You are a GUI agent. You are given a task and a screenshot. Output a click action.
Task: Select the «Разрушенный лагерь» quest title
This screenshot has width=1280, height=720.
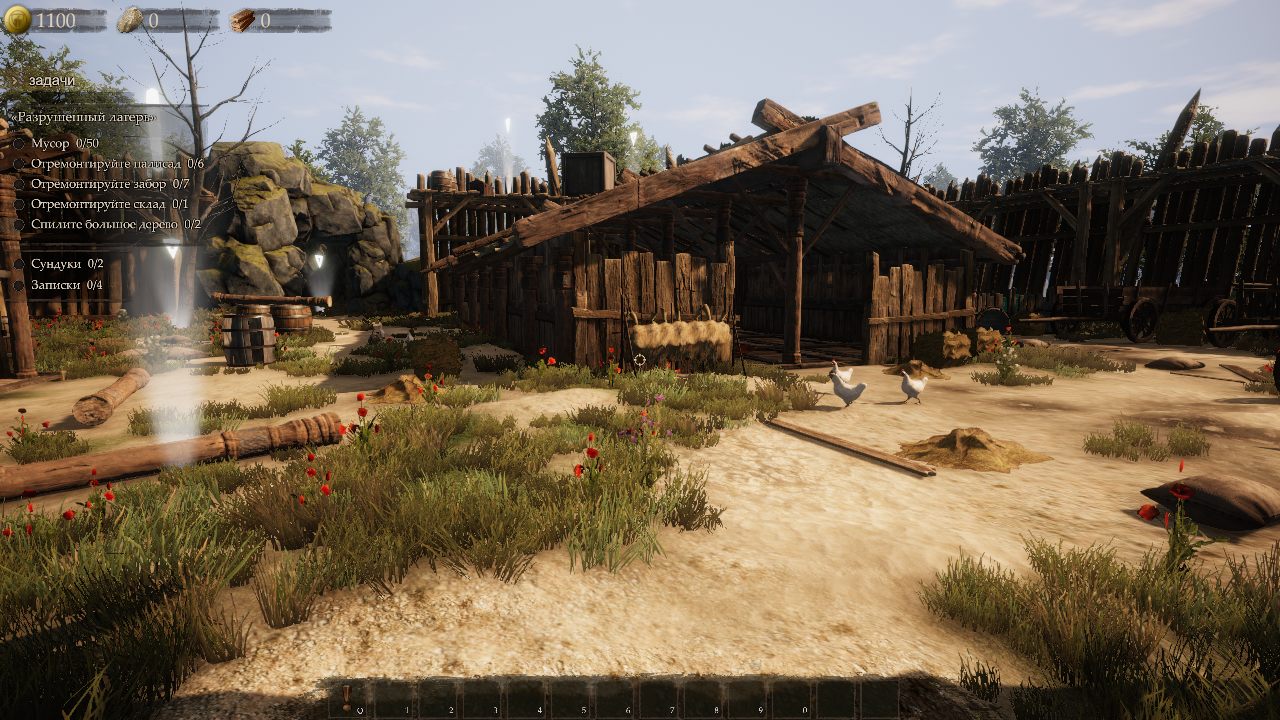click(83, 117)
